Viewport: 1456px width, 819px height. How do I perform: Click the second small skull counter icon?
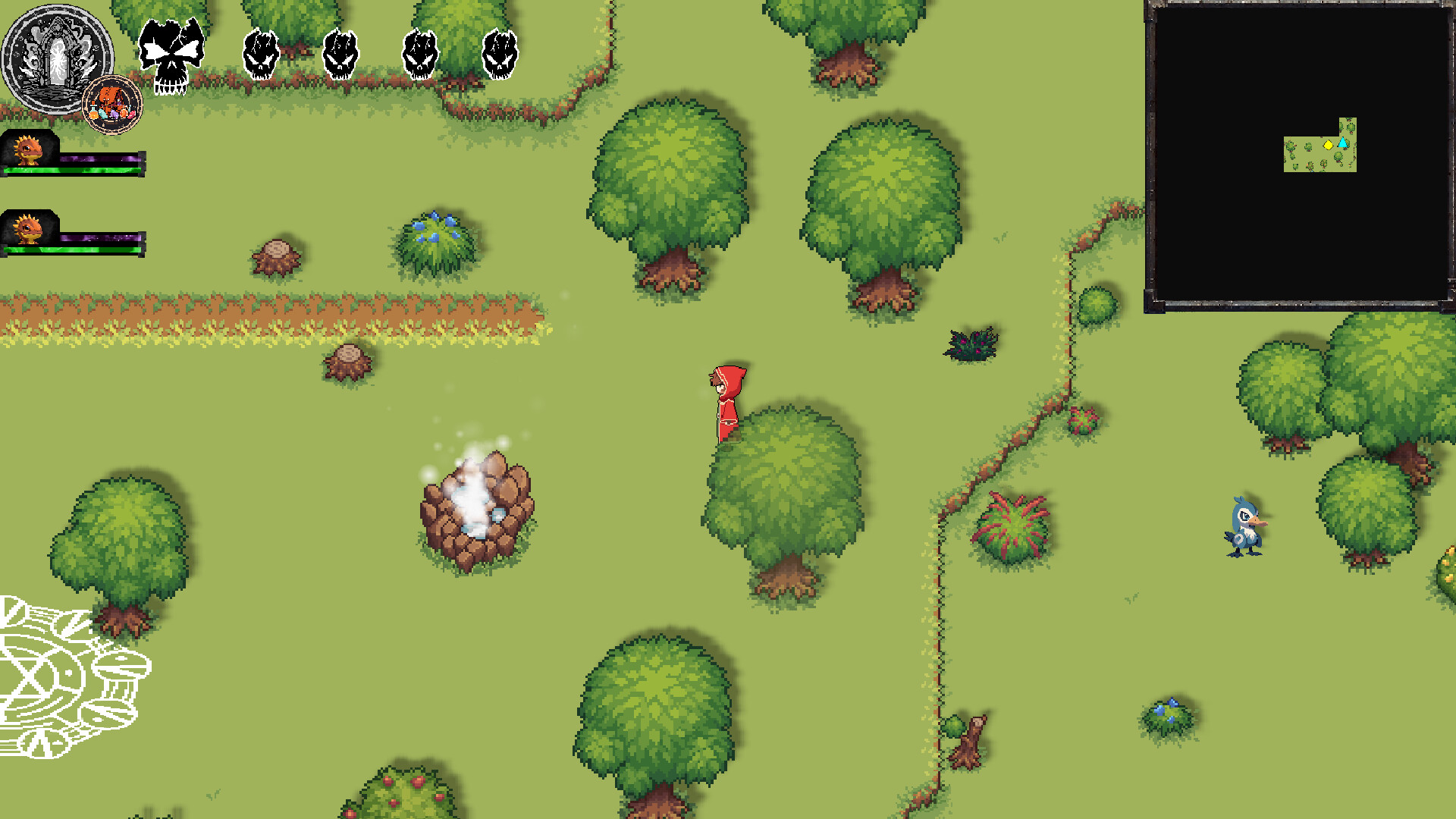point(342,52)
